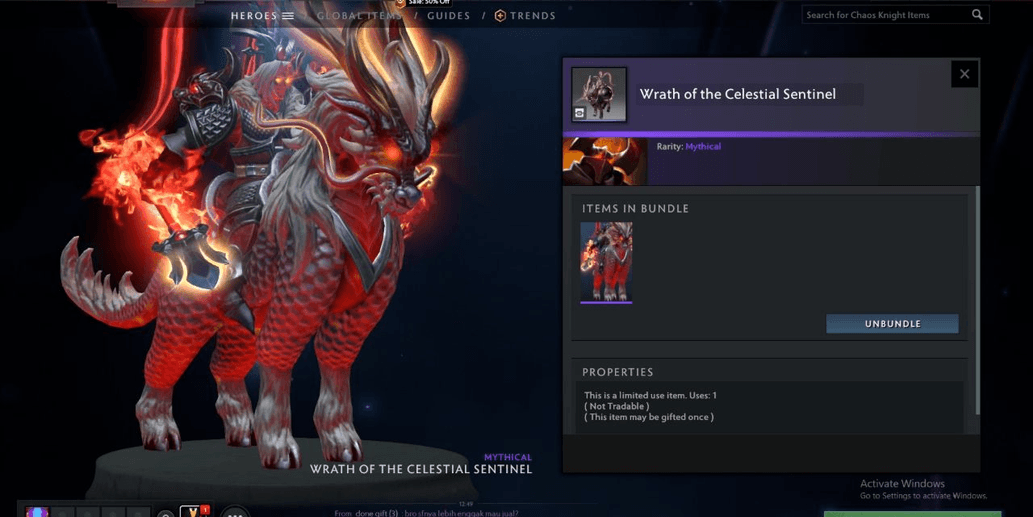Viewport: 1033px width, 517px height.
Task: Select the bundle item thumbnail
Action: coord(606,262)
